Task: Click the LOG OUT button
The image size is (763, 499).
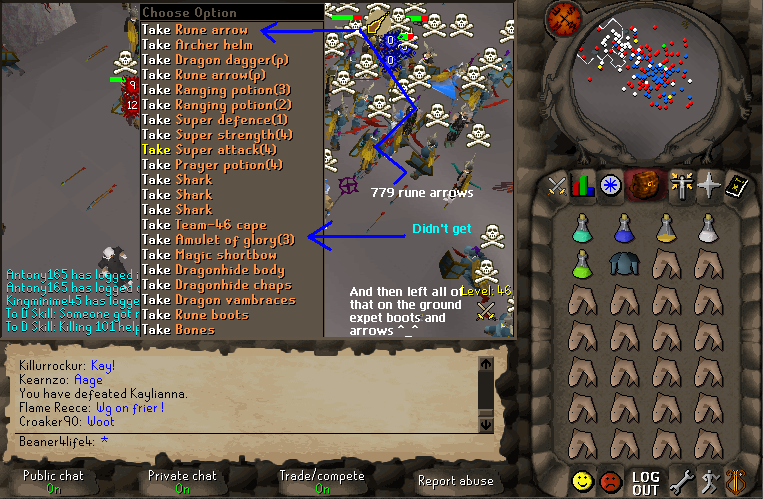Action: tap(645, 482)
